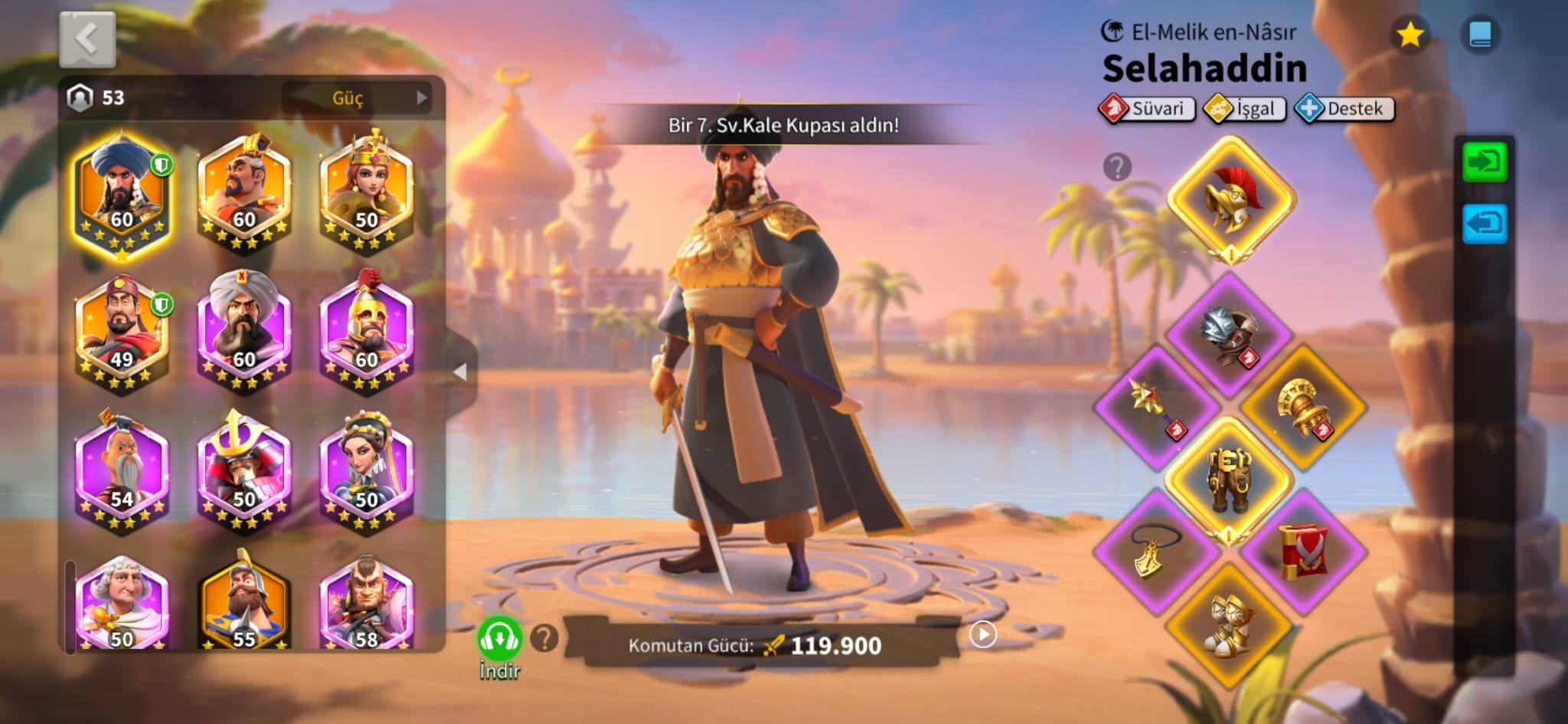Toggle the favorite star icon

pyautogui.click(x=1410, y=34)
